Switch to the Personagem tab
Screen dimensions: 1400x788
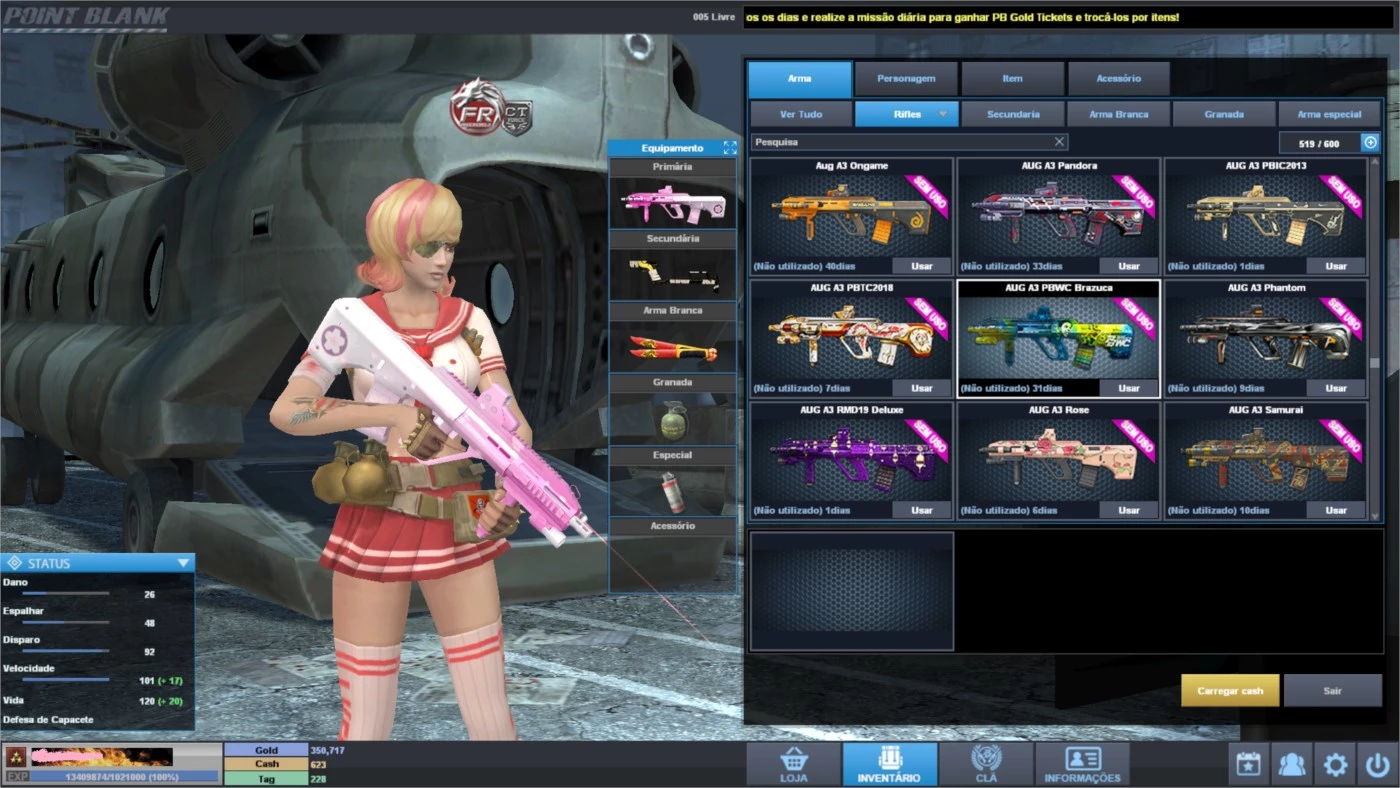coord(904,78)
